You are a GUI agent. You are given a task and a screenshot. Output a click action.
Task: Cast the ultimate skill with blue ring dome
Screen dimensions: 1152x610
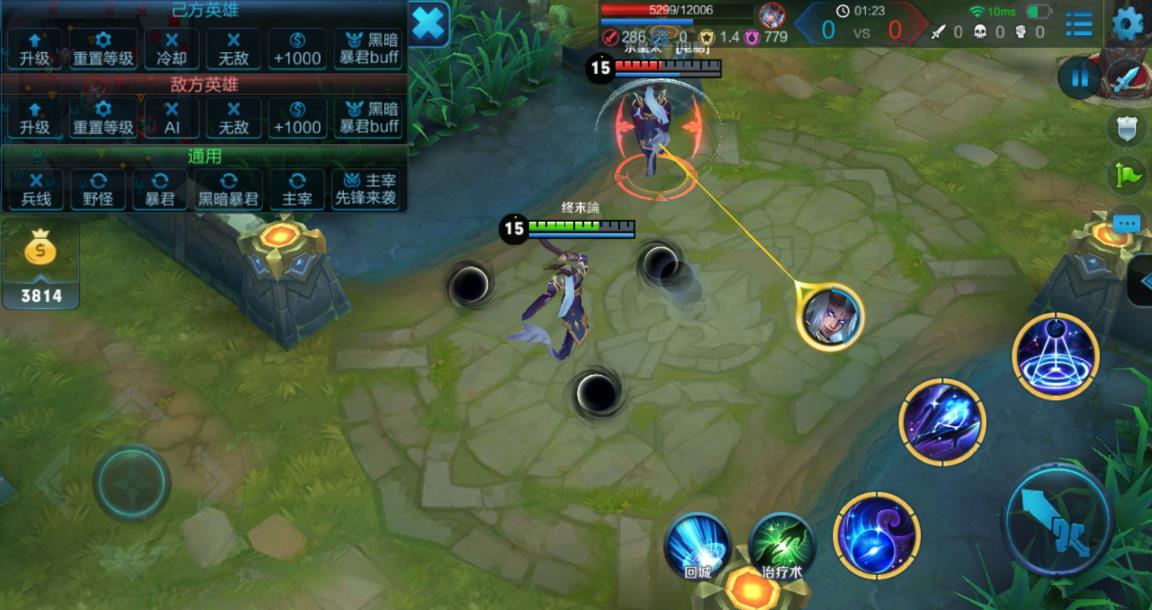pyautogui.click(x=1055, y=356)
